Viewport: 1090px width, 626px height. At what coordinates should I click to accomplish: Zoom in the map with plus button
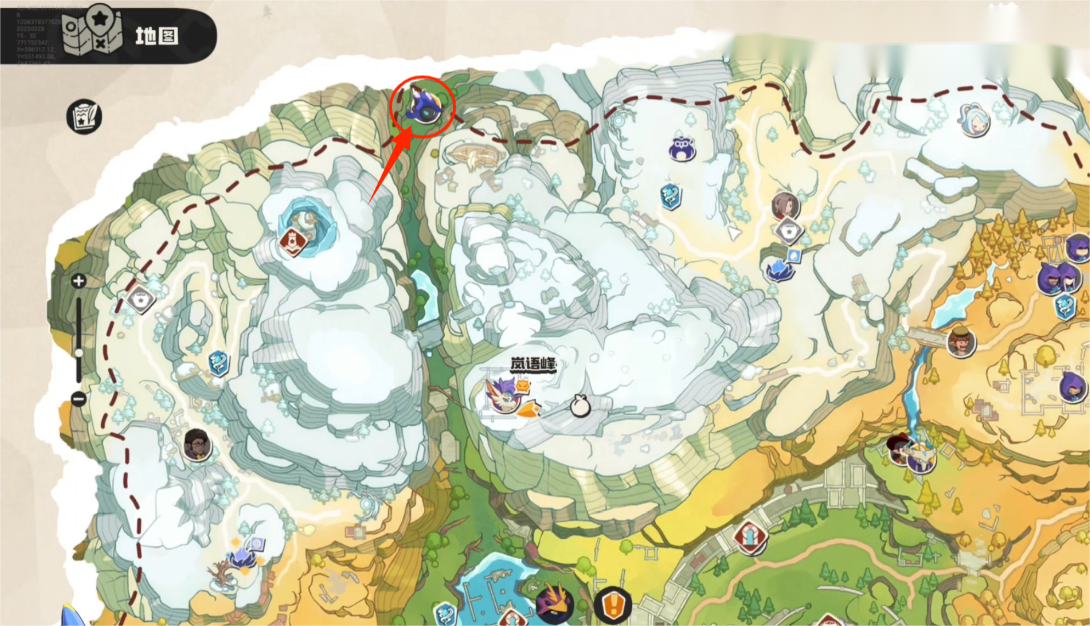[78, 282]
